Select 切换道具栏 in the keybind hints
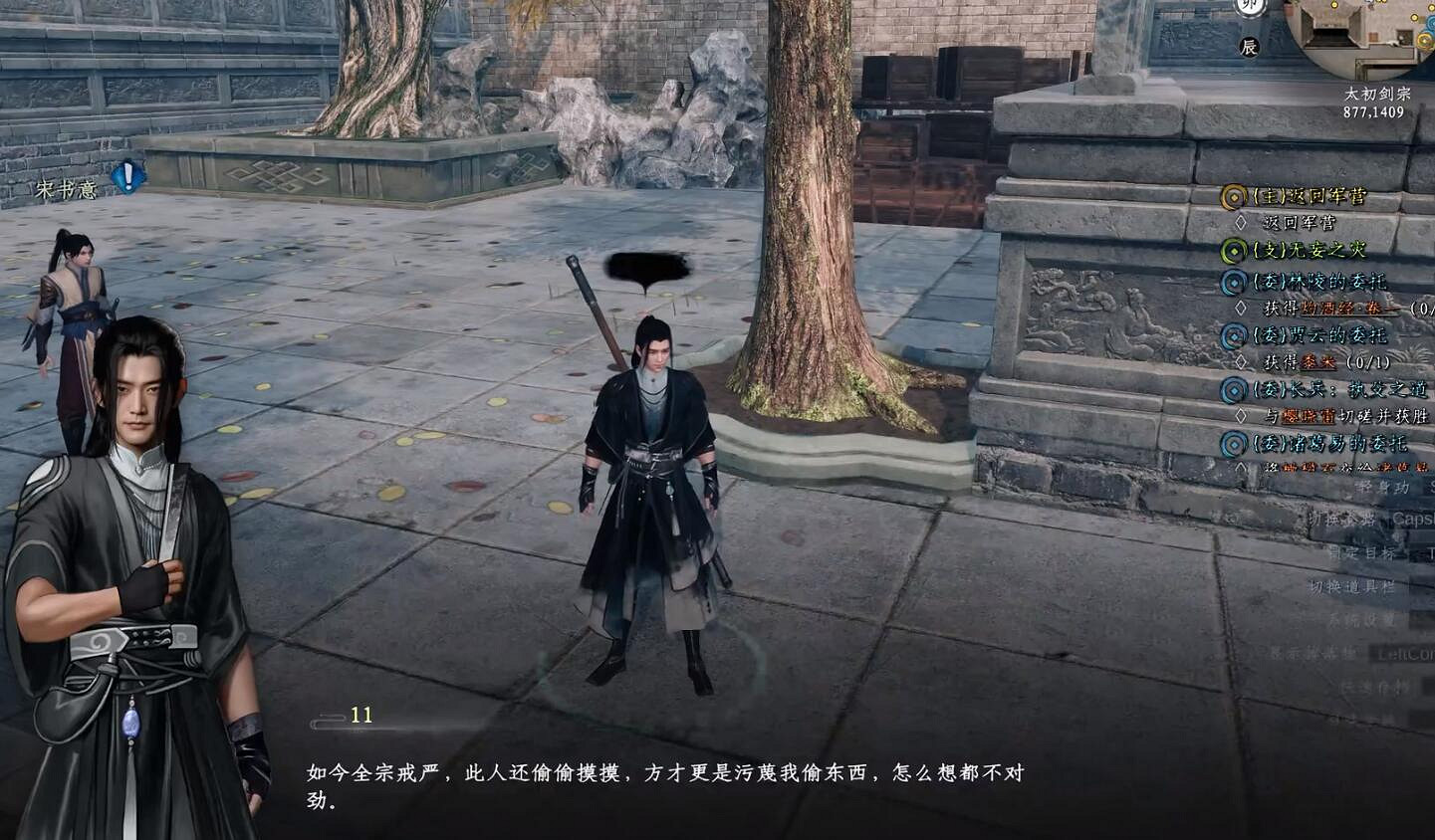 pyautogui.click(x=1350, y=586)
